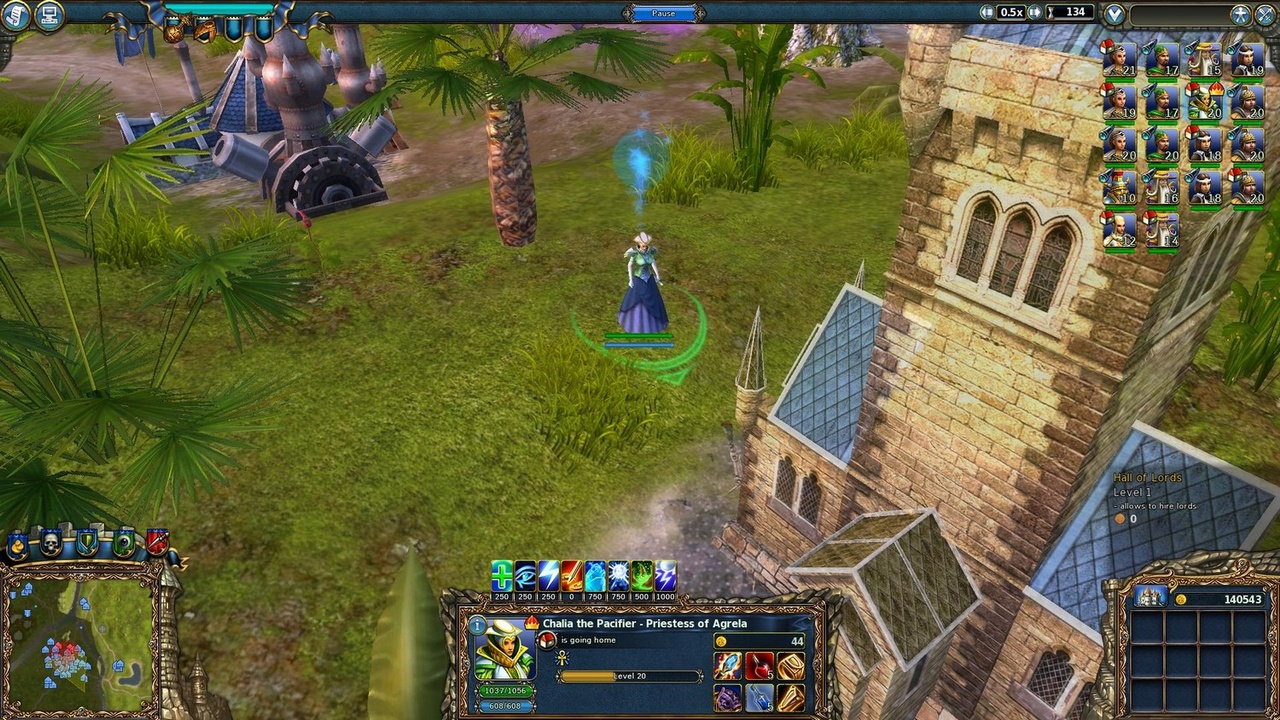
Task: Expand the panel via yellow chevron at top right
Action: click(x=1113, y=15)
